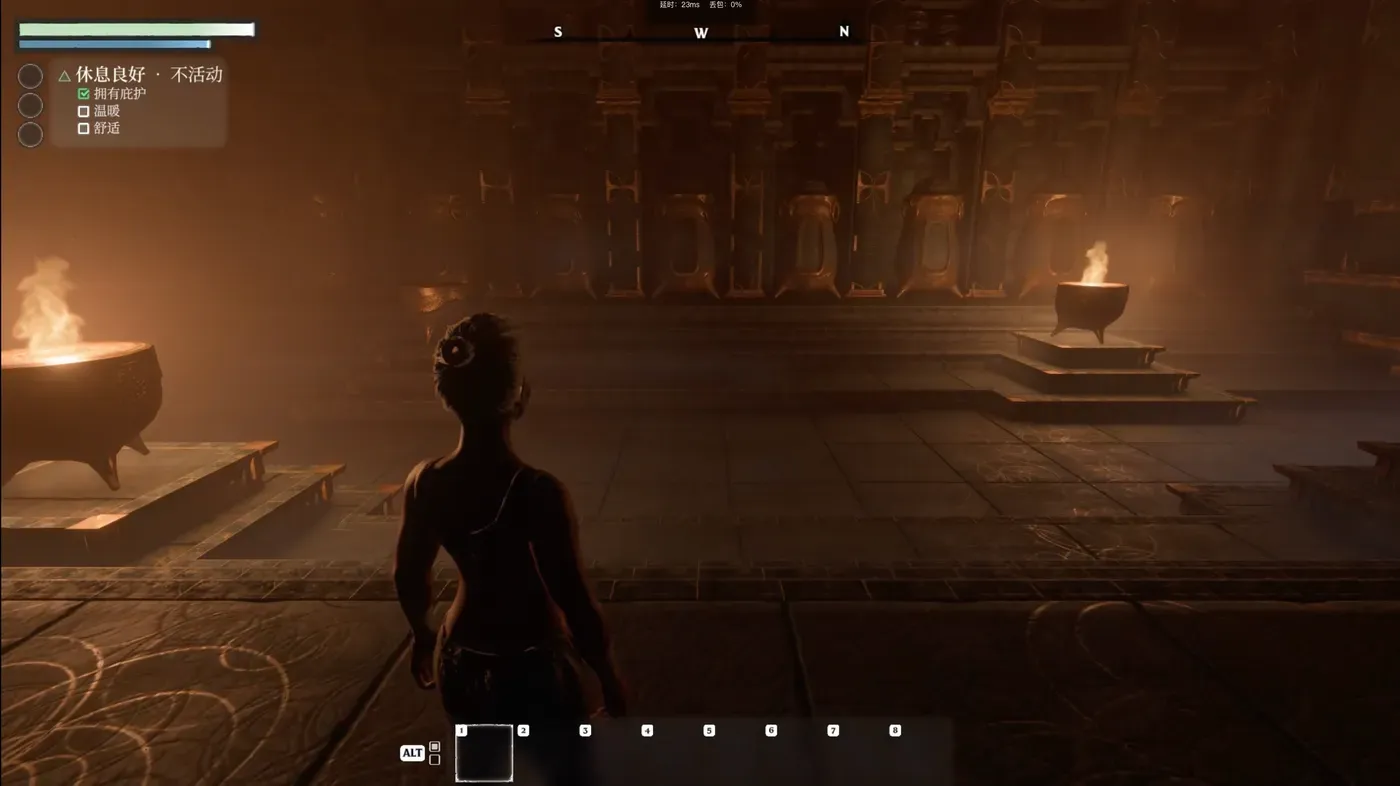
Task: Click the 拥有庇护 checked box
Action: 84,94
